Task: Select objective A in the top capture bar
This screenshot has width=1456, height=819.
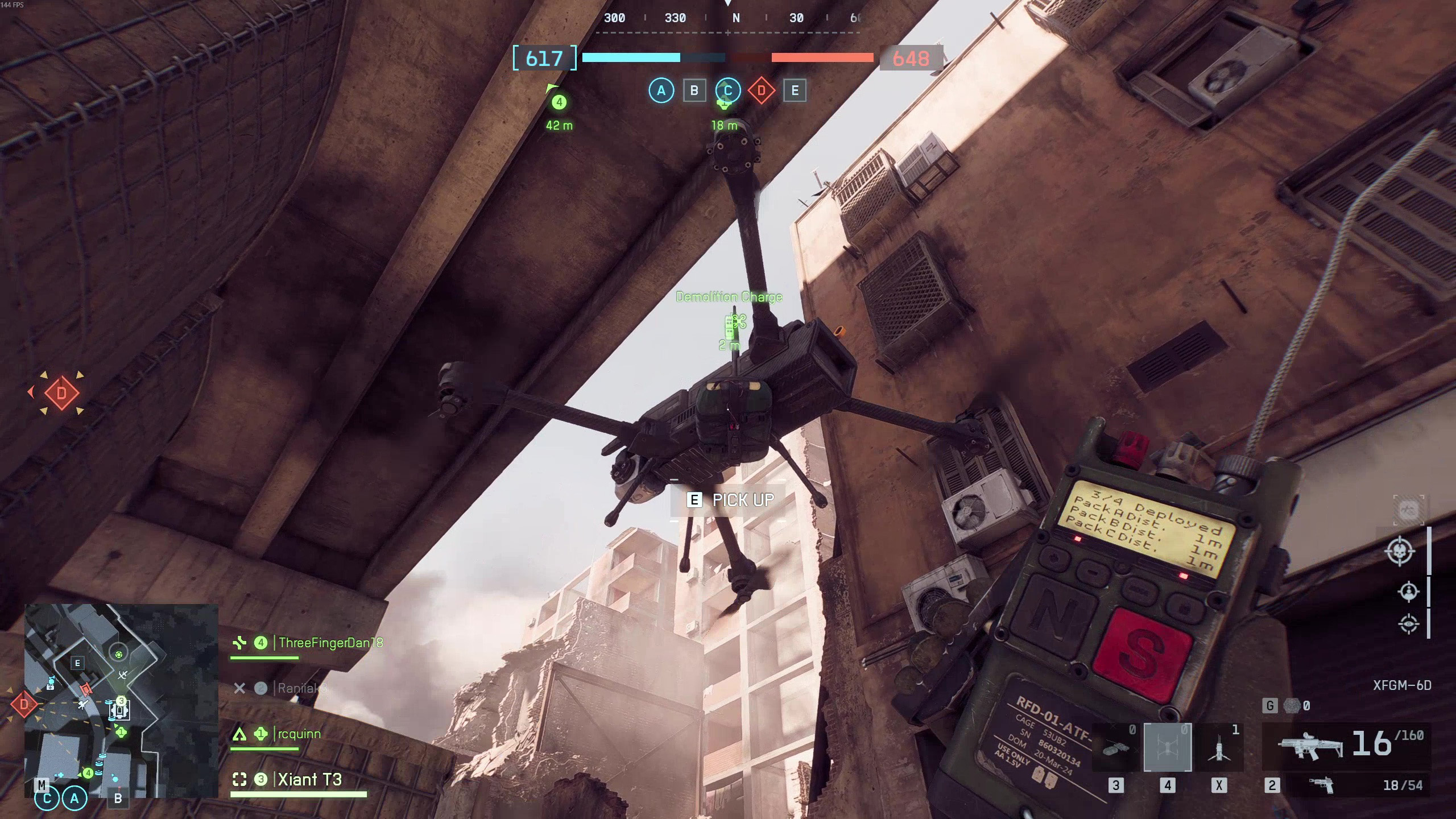Action: point(661,90)
